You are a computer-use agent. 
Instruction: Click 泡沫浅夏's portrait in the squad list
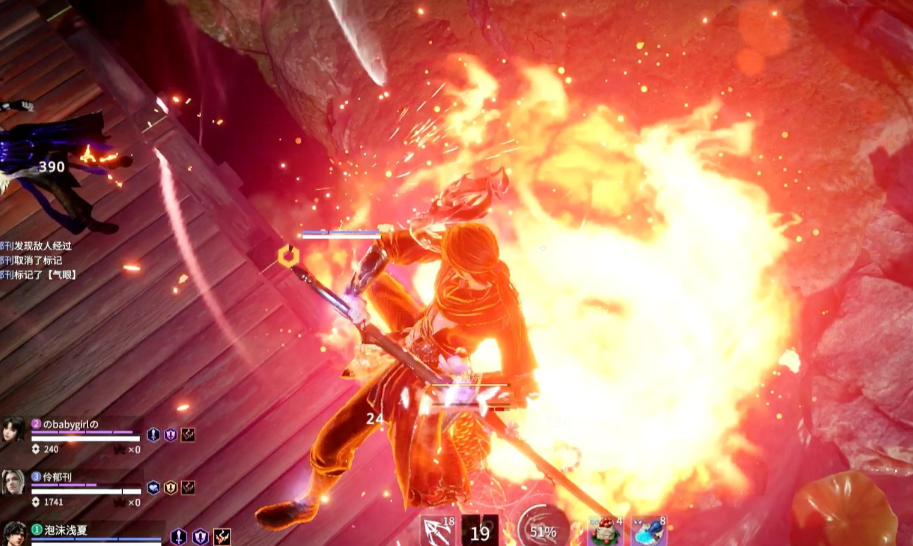point(14,534)
